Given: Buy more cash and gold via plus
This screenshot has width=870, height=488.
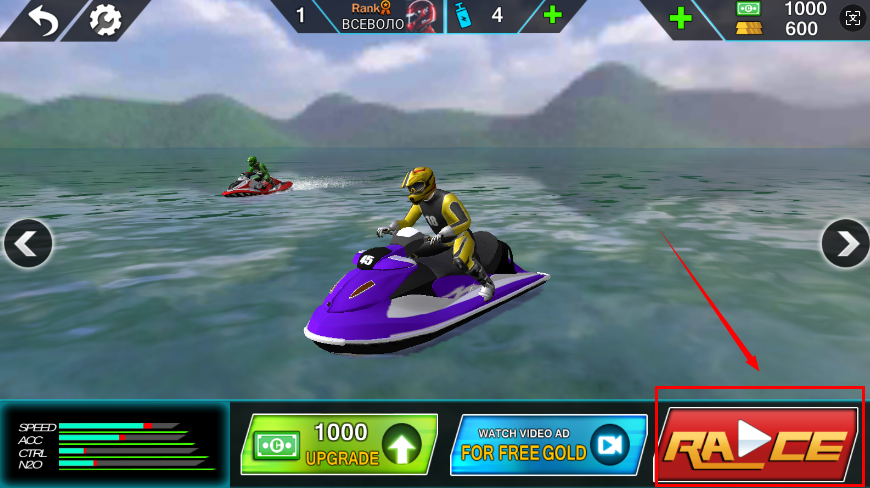Looking at the screenshot, I should coord(681,17).
